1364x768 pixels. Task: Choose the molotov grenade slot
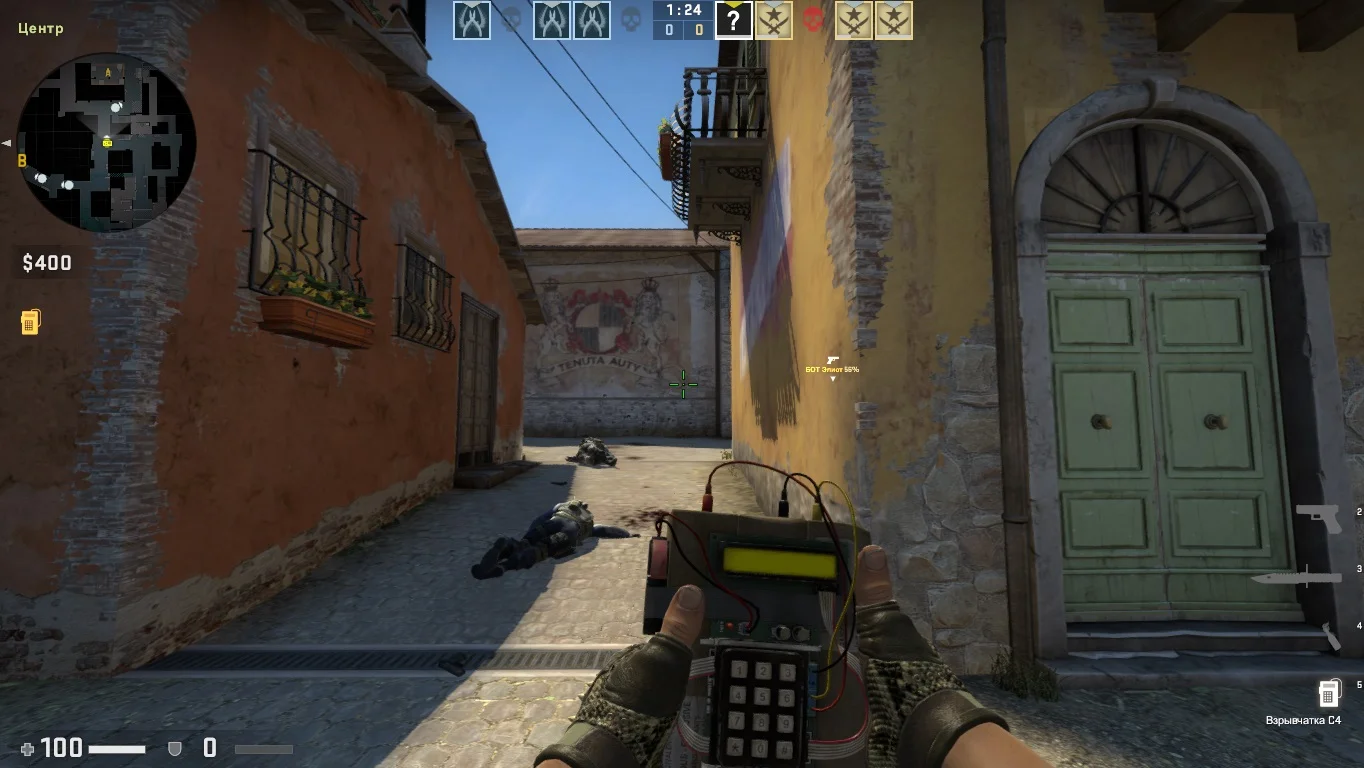[x=1331, y=636]
